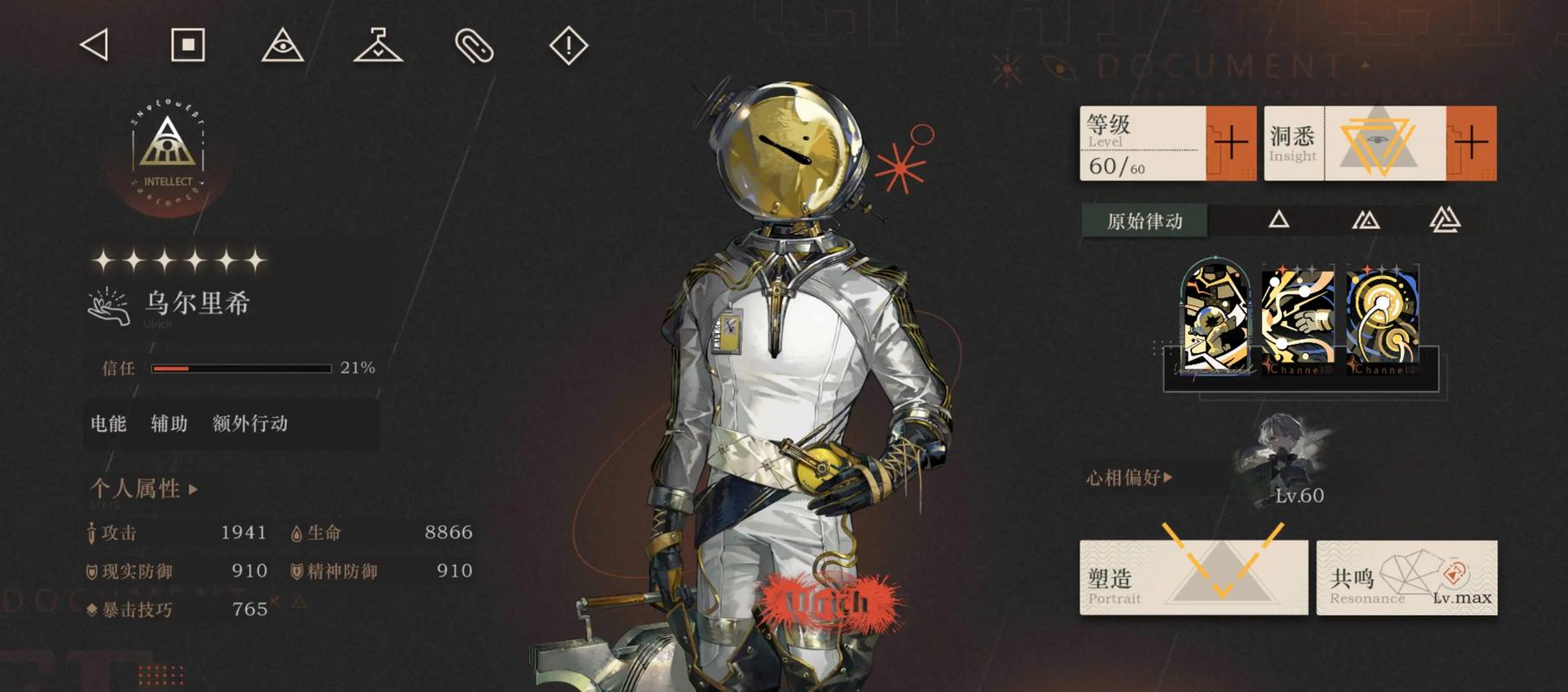Open the 心相偏好 psychube preference

tap(1129, 477)
